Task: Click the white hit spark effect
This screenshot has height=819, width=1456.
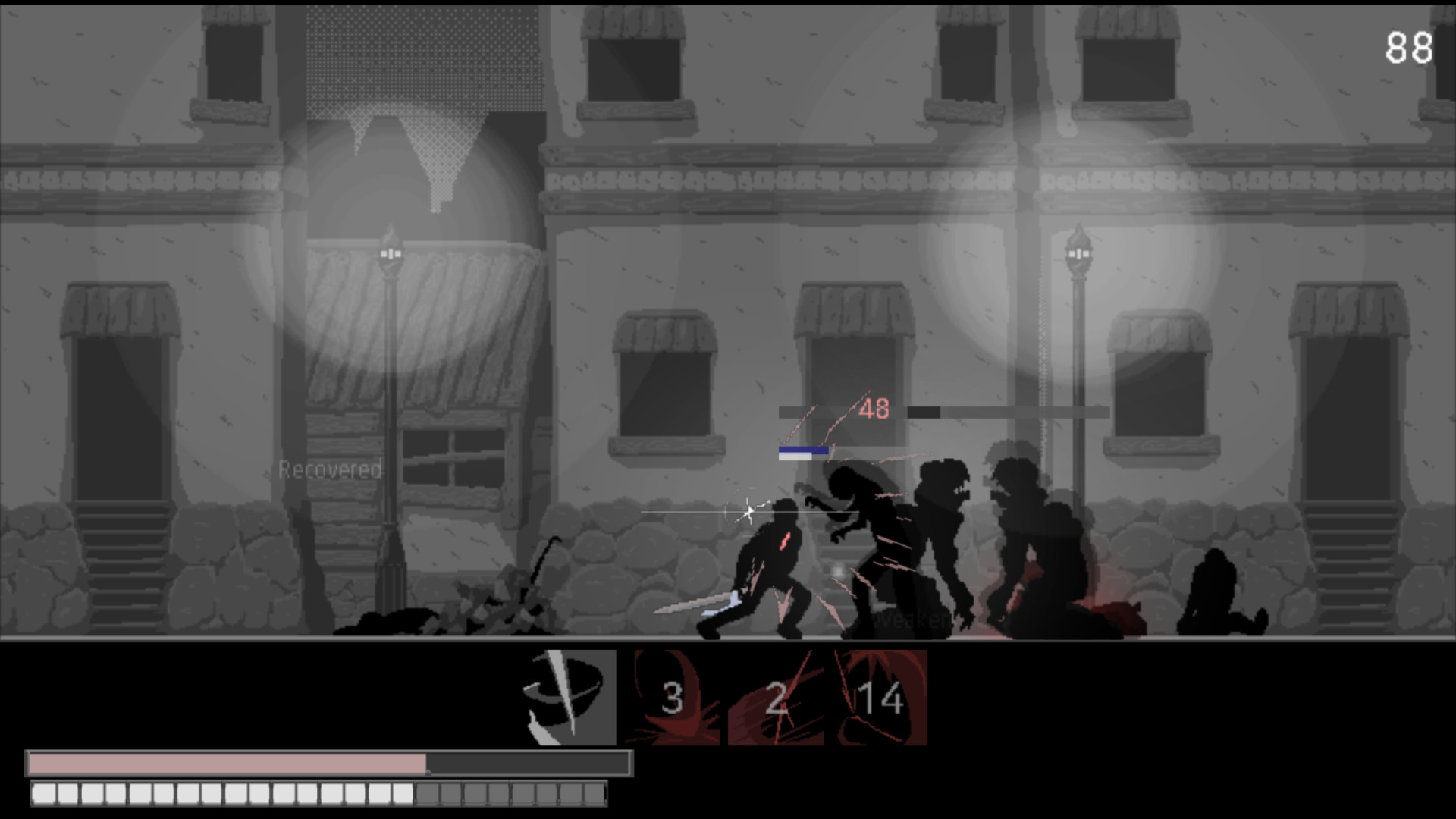Action: pyautogui.click(x=749, y=511)
